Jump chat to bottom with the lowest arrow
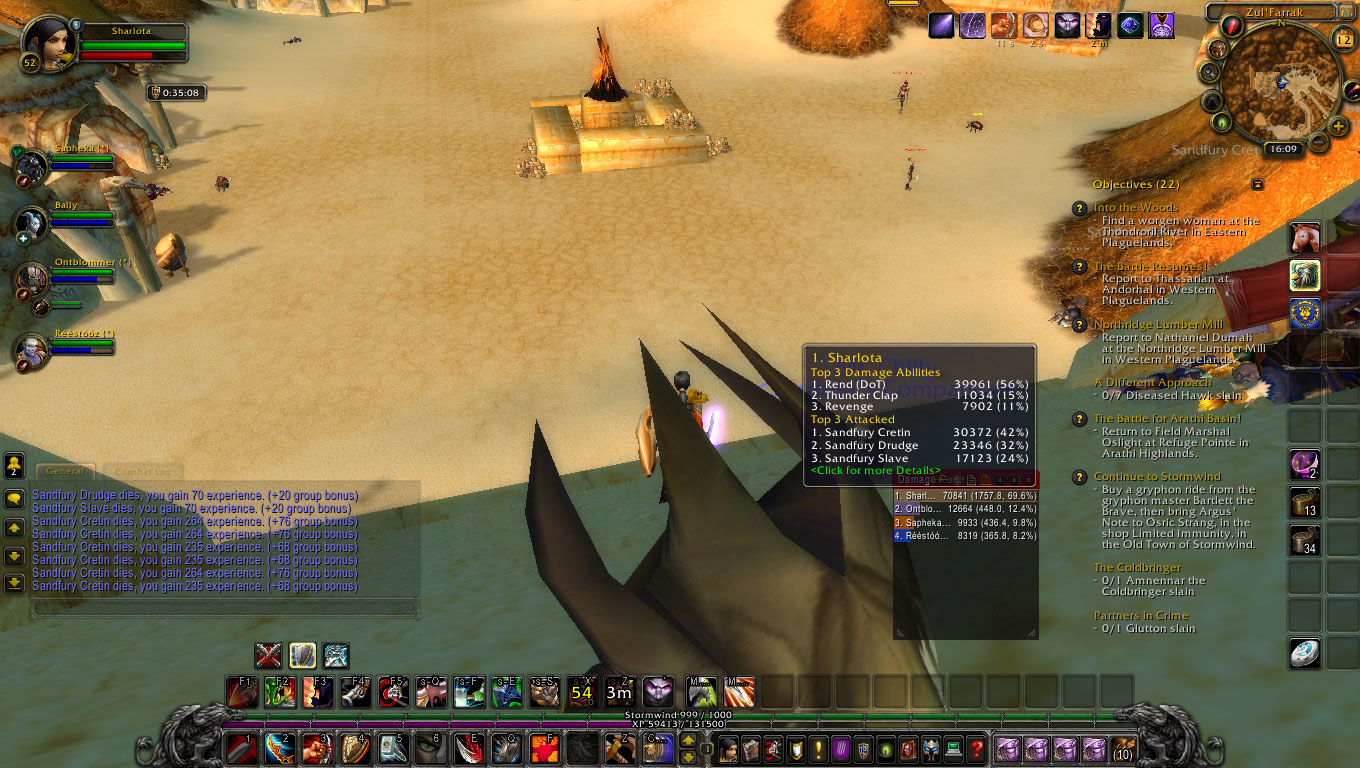The width and height of the screenshot is (1360, 768). tap(14, 583)
